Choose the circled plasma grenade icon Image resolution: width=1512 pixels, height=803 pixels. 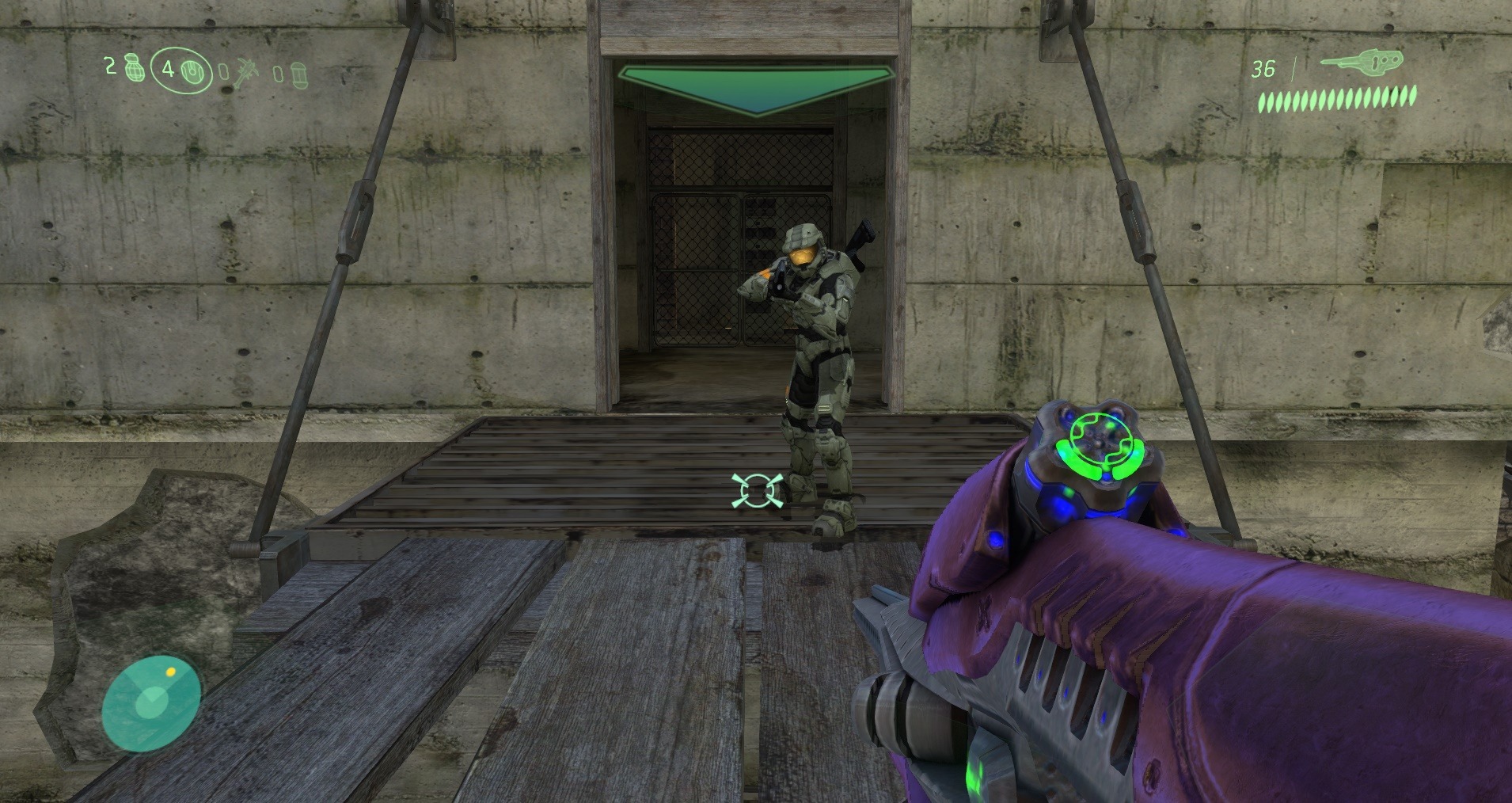193,71
